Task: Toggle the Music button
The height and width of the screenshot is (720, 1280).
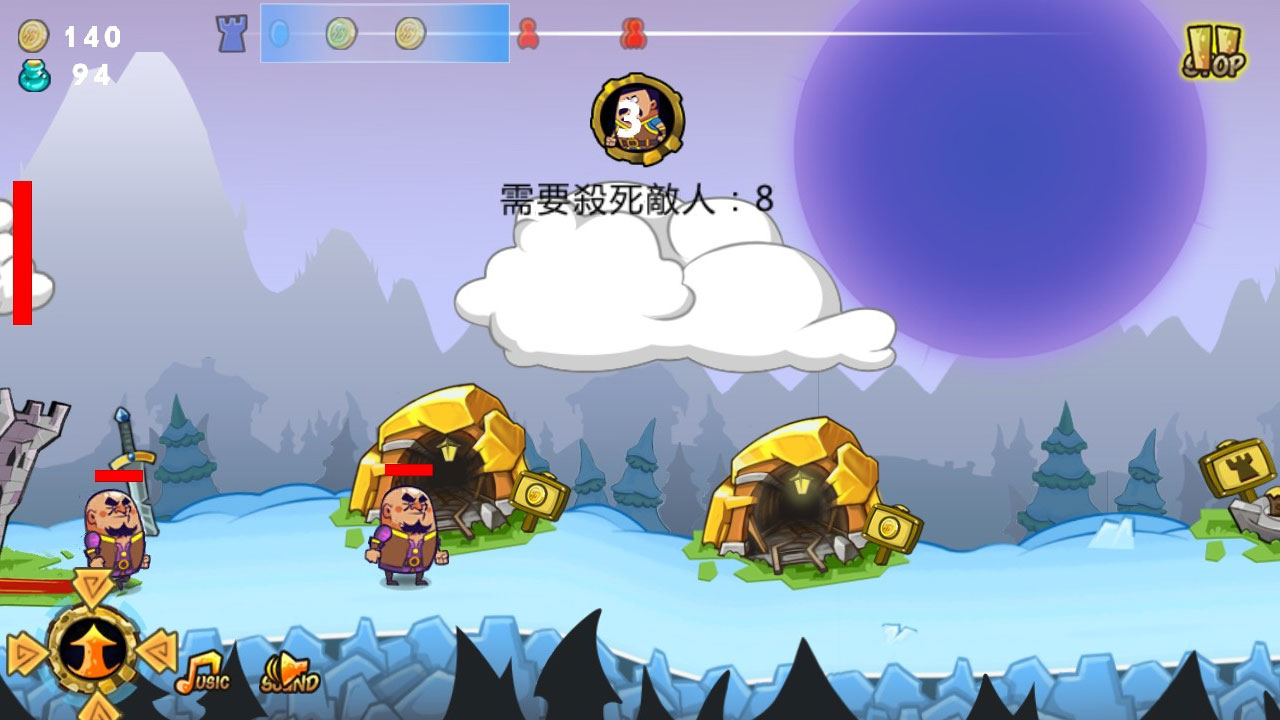Action: [x=202, y=674]
